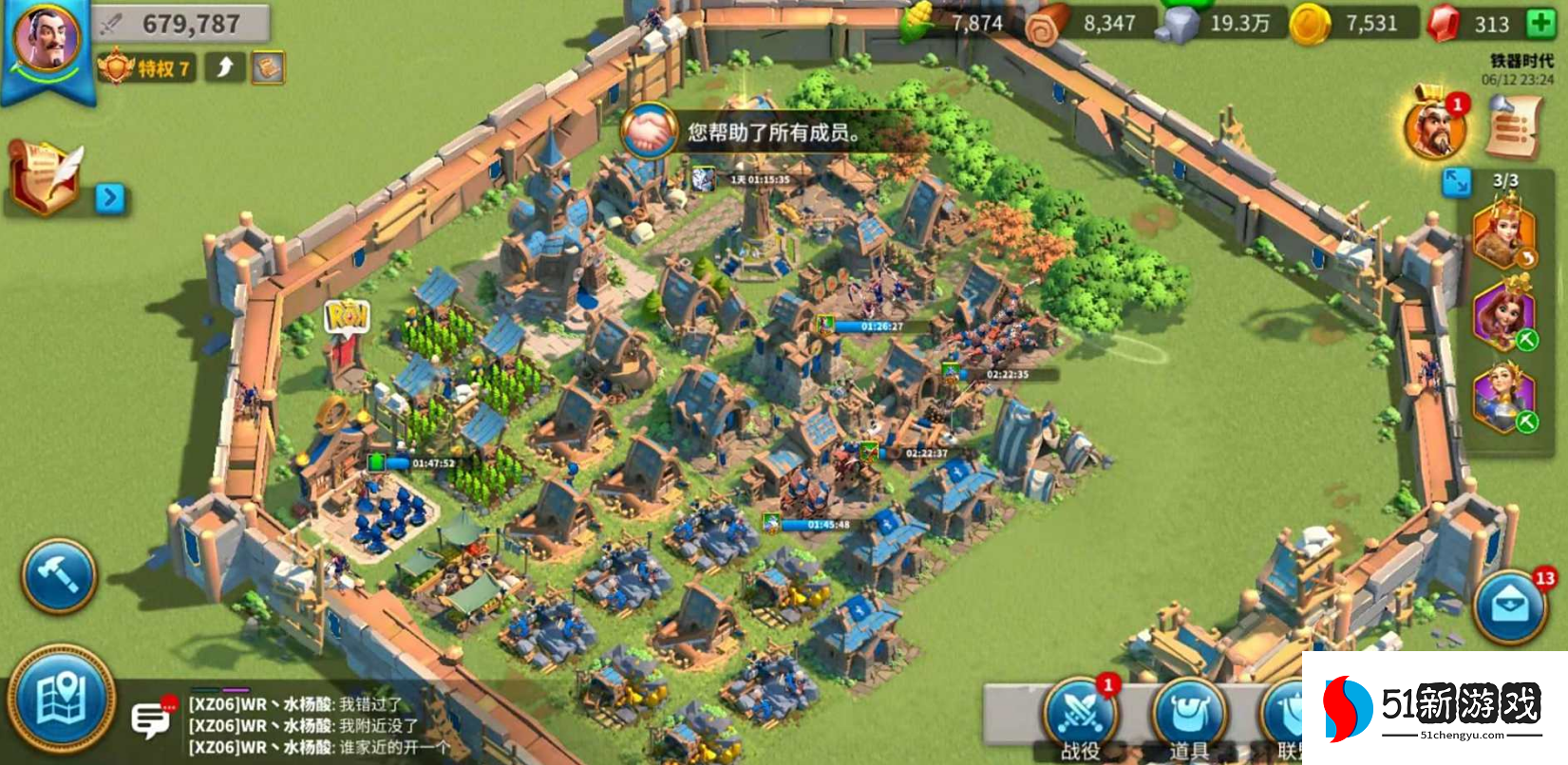
Task: Open the quest scroll with quill
Action: point(47,177)
